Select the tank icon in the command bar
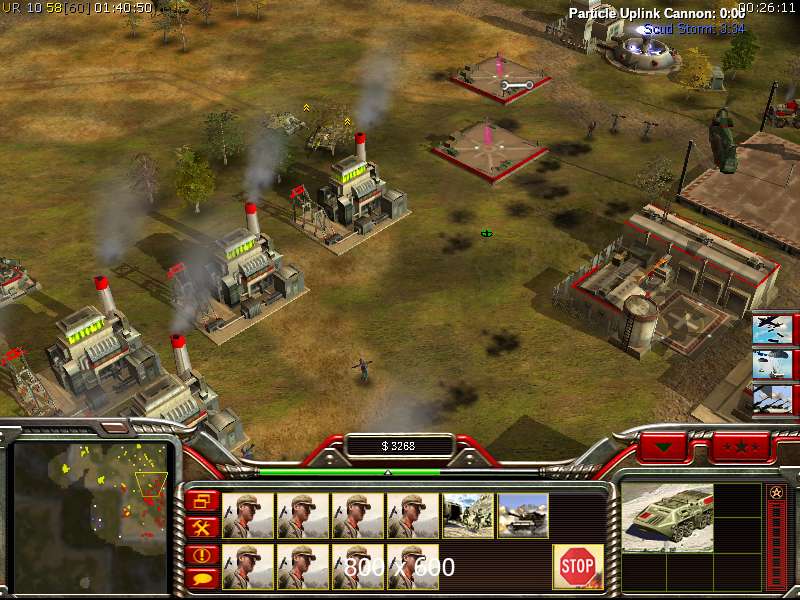800x600 pixels. (523, 516)
